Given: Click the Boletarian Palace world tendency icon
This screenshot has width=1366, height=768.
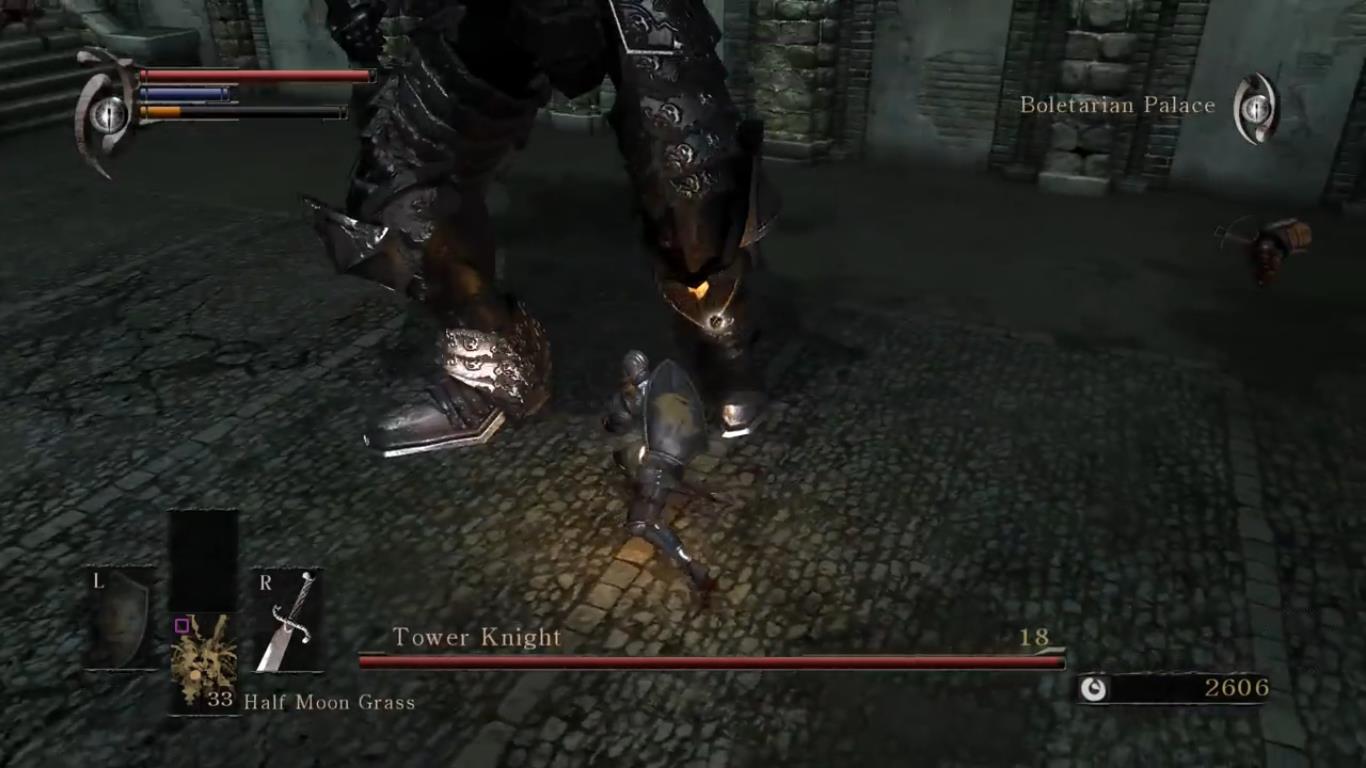Looking at the screenshot, I should pyautogui.click(x=1255, y=108).
